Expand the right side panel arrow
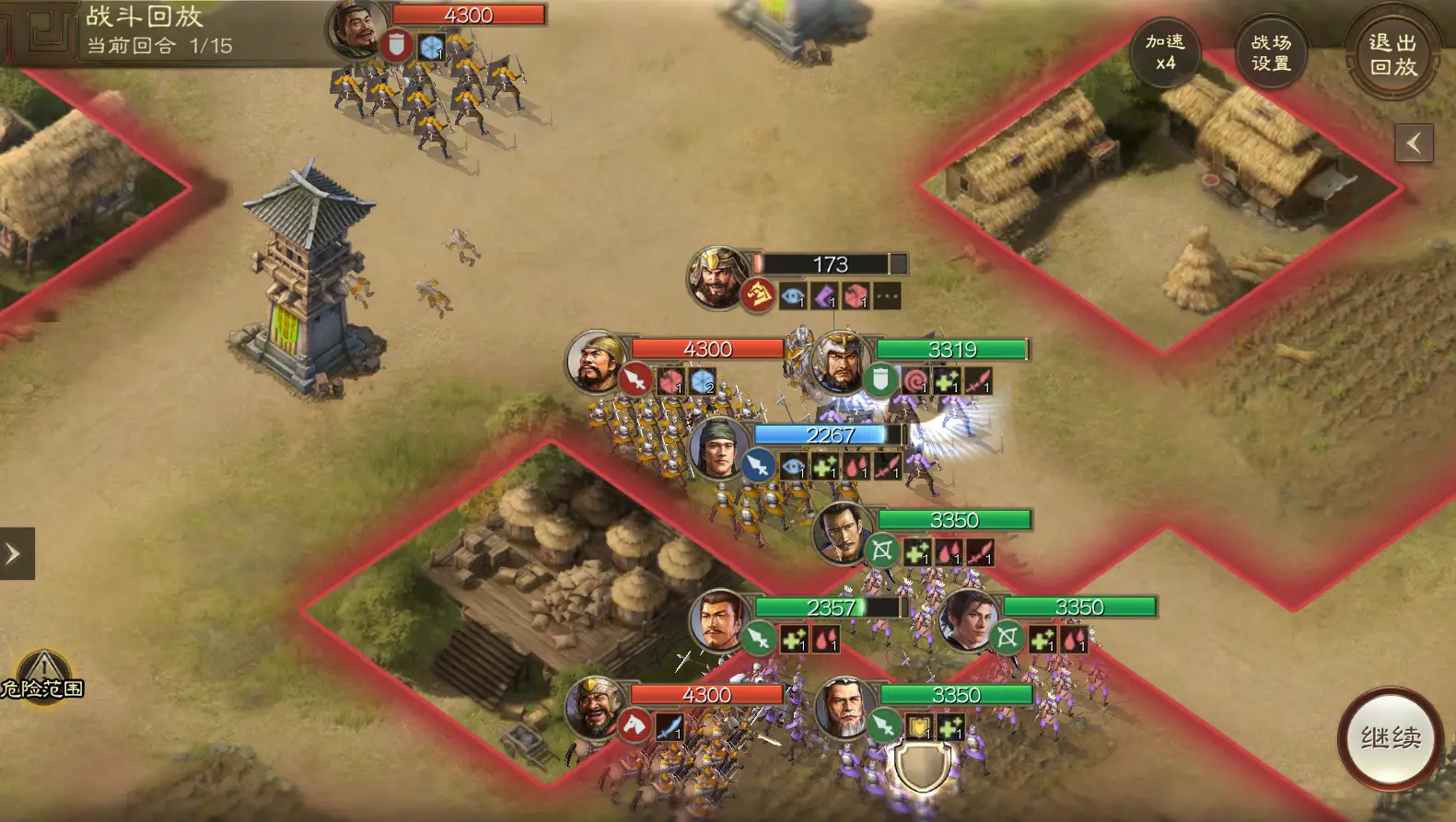Viewport: 1456px width, 822px height. 1414,143
